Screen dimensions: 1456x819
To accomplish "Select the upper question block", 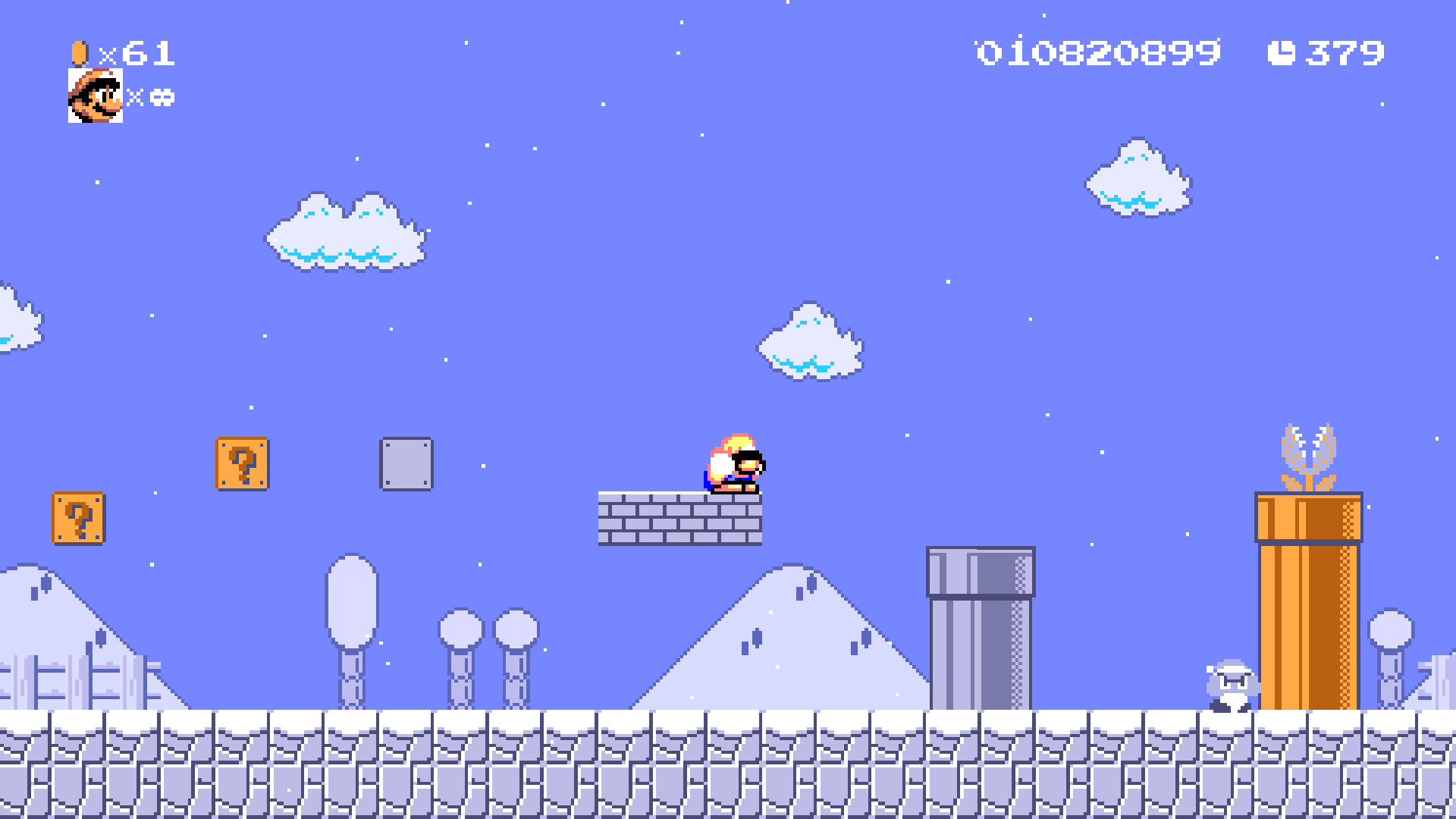I will pos(241,464).
